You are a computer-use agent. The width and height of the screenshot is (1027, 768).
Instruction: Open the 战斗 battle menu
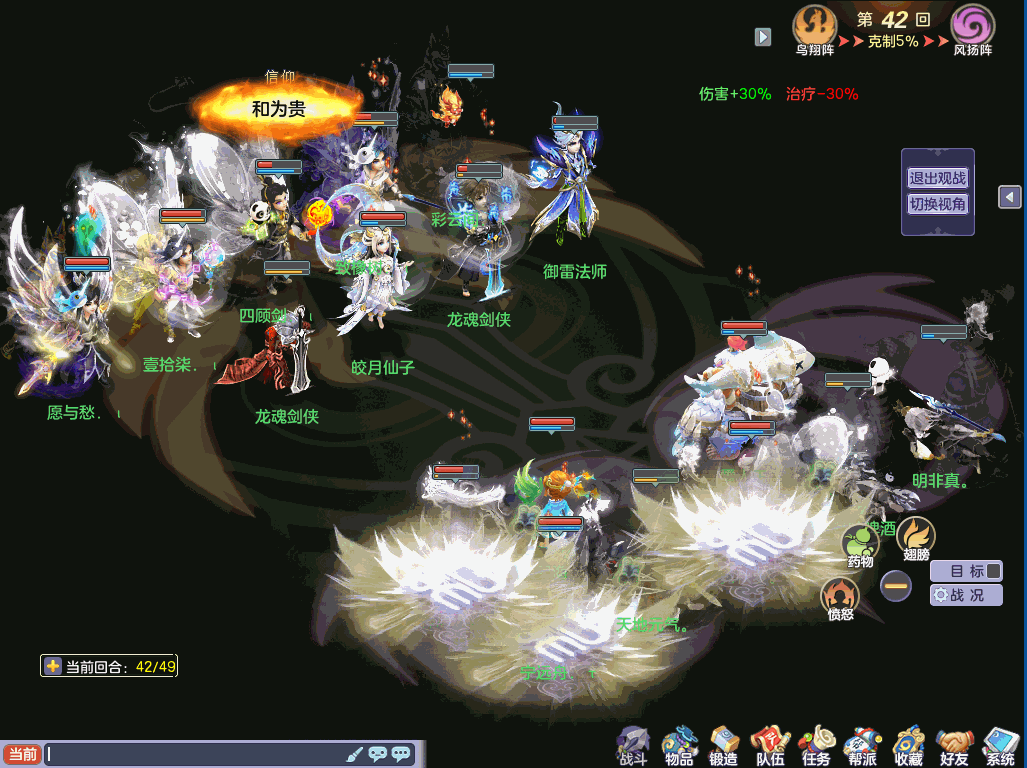pyautogui.click(x=633, y=745)
